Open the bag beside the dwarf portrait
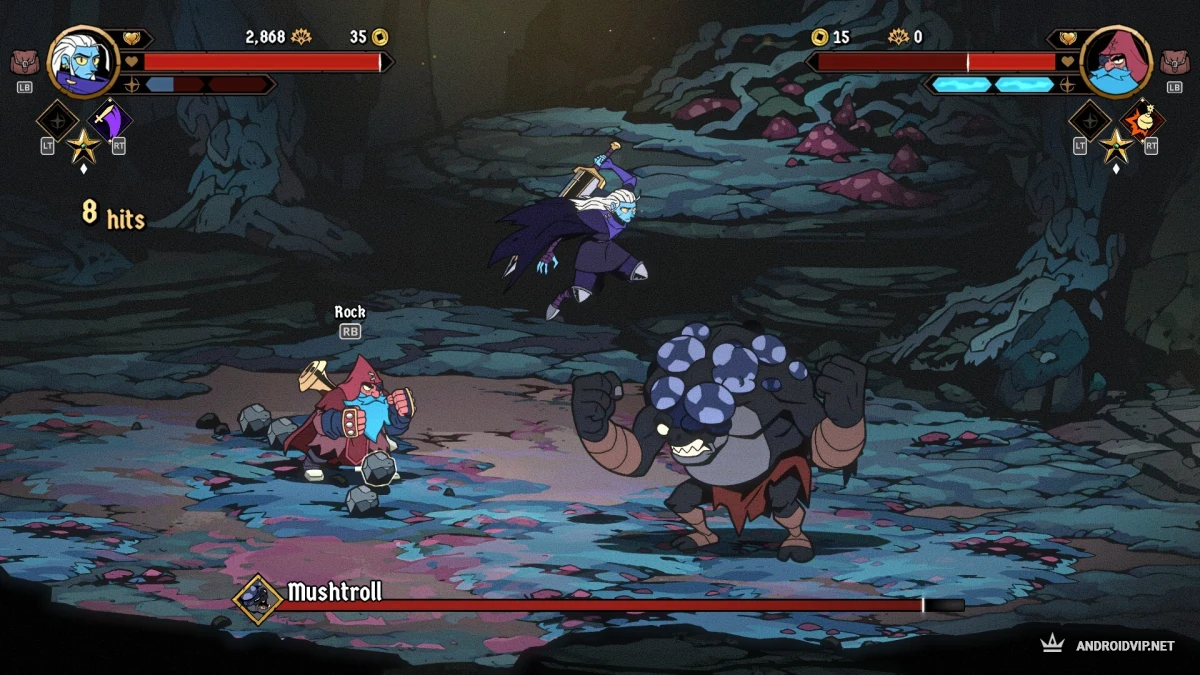 (x=1174, y=63)
